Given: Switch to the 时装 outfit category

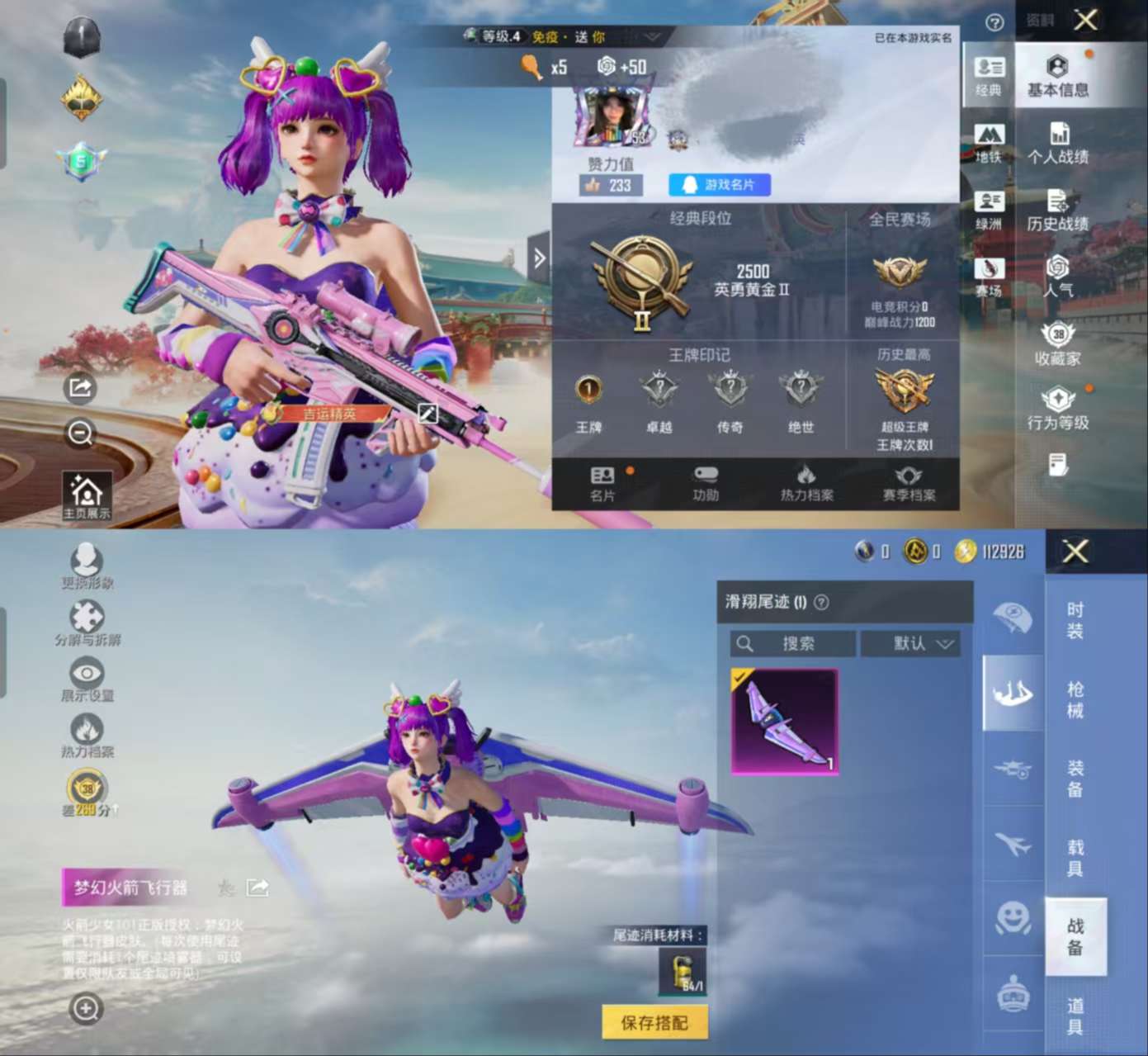Looking at the screenshot, I should tap(1075, 620).
